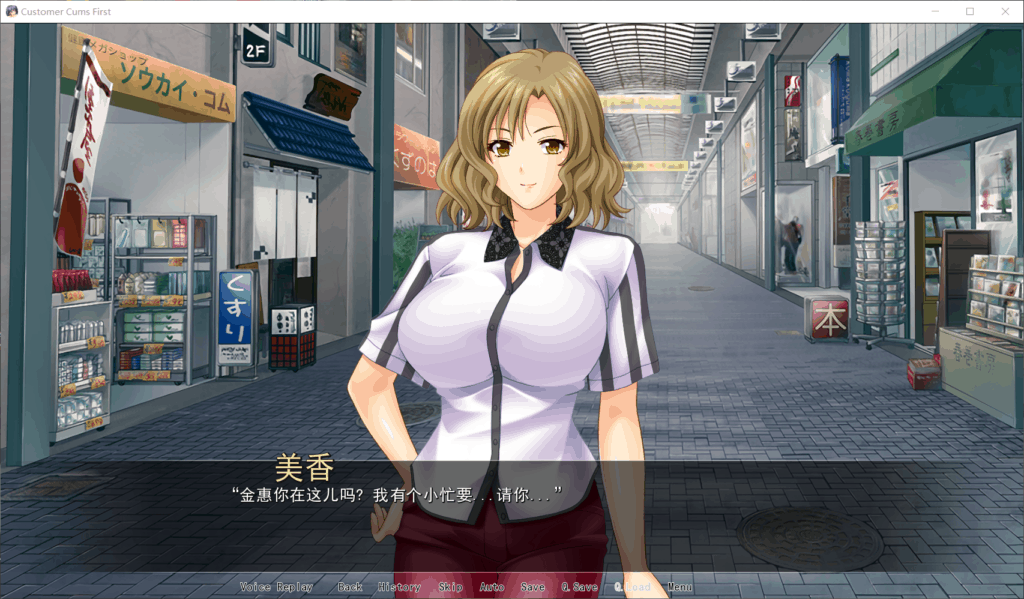Maximize the game window
The height and width of the screenshot is (599, 1024).
[x=969, y=11]
